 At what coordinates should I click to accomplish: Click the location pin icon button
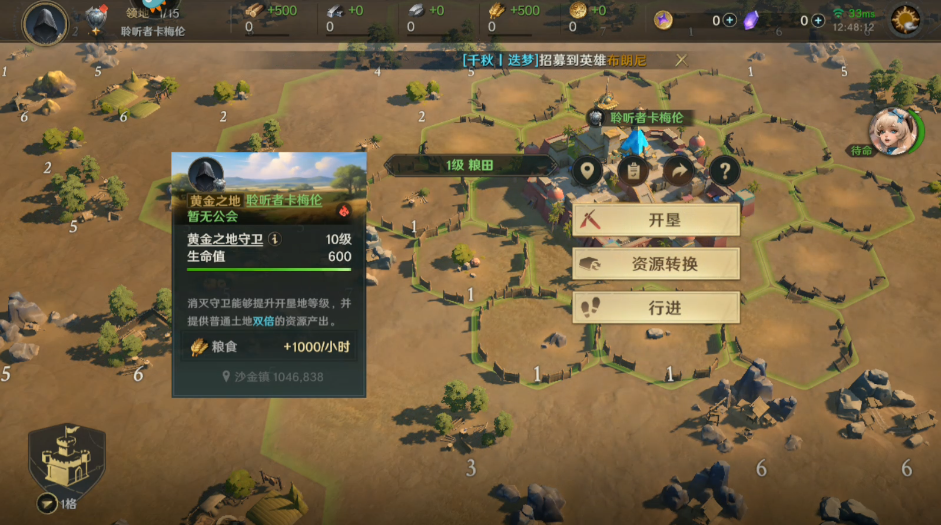tap(589, 170)
